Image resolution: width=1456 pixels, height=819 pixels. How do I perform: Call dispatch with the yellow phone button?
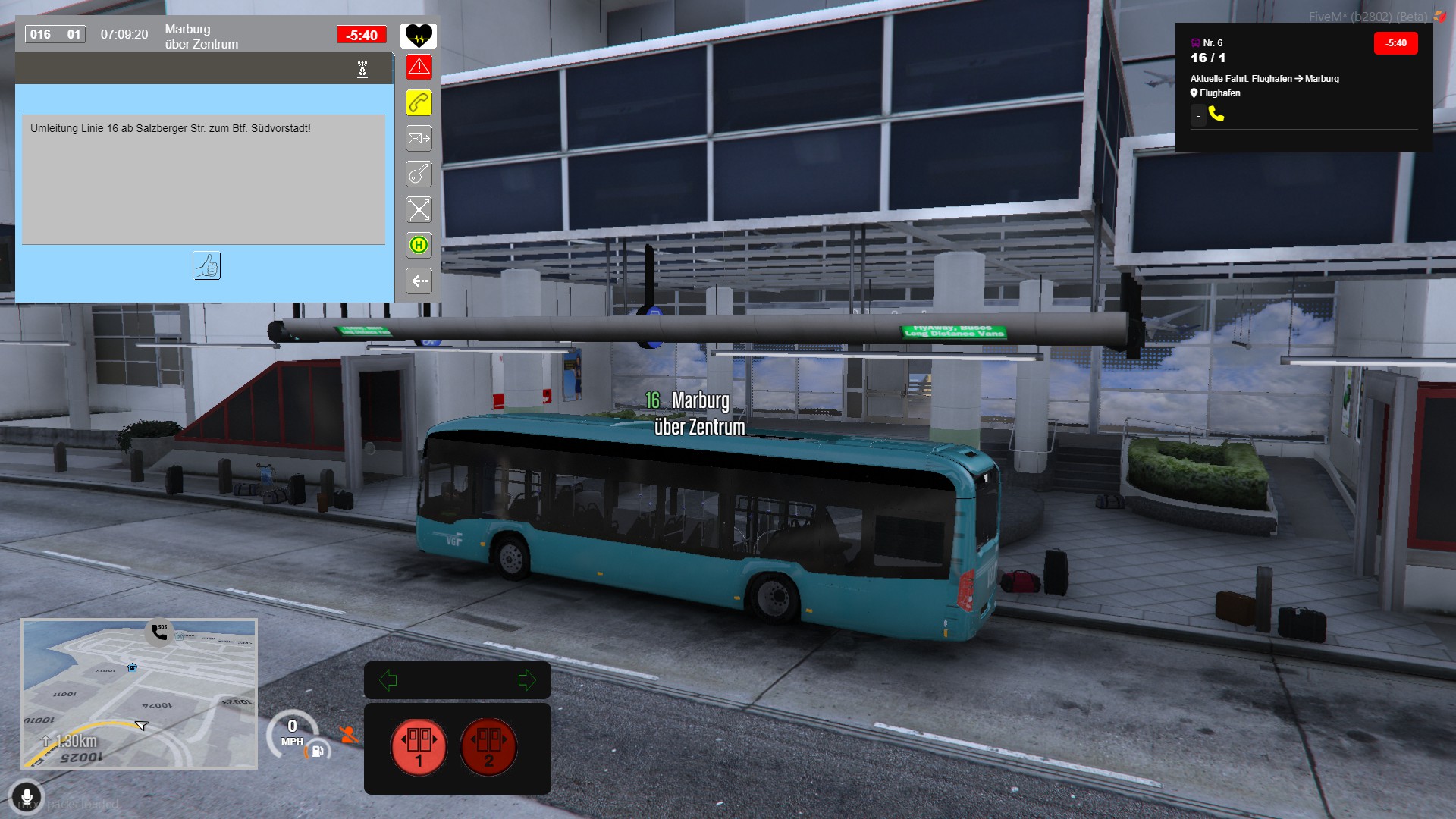(x=419, y=103)
